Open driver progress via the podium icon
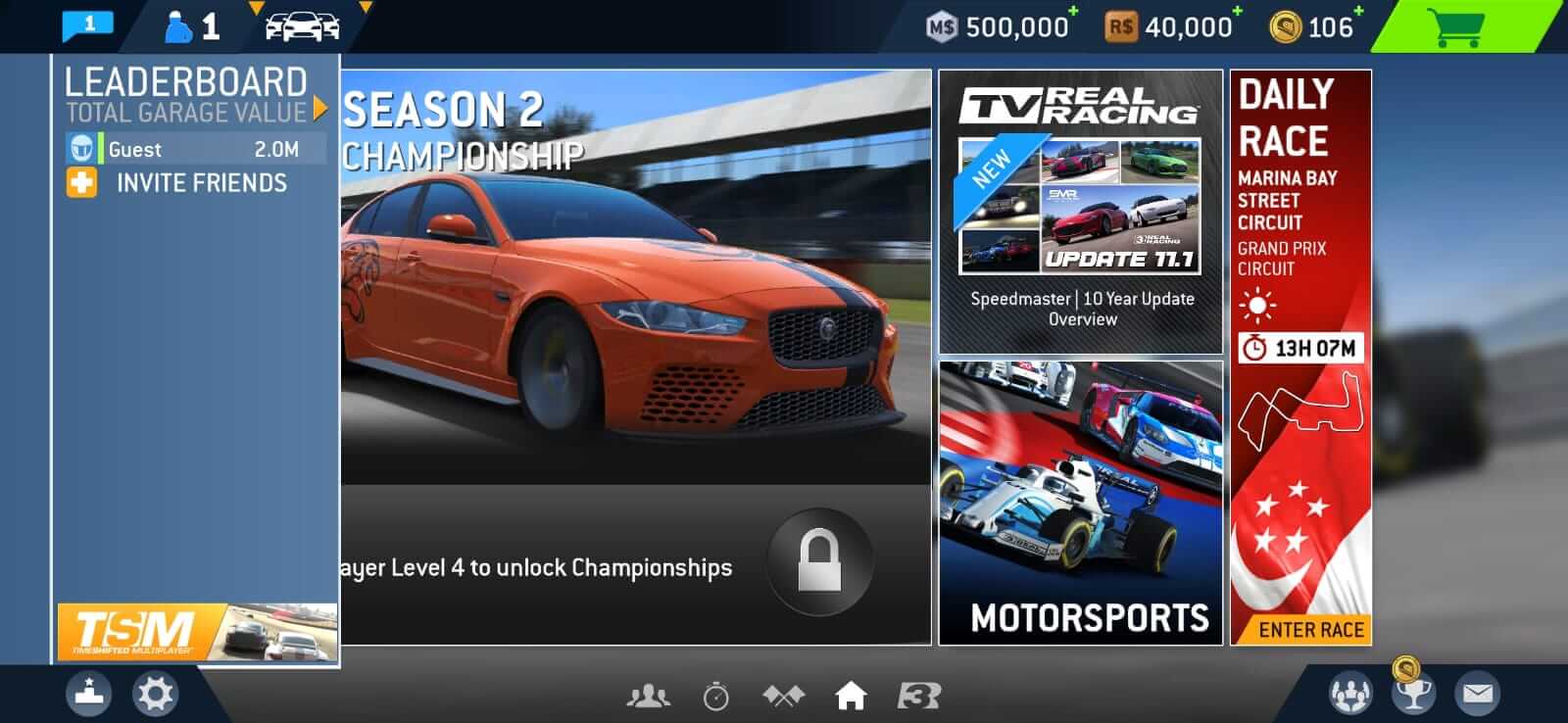 [x=86, y=696]
